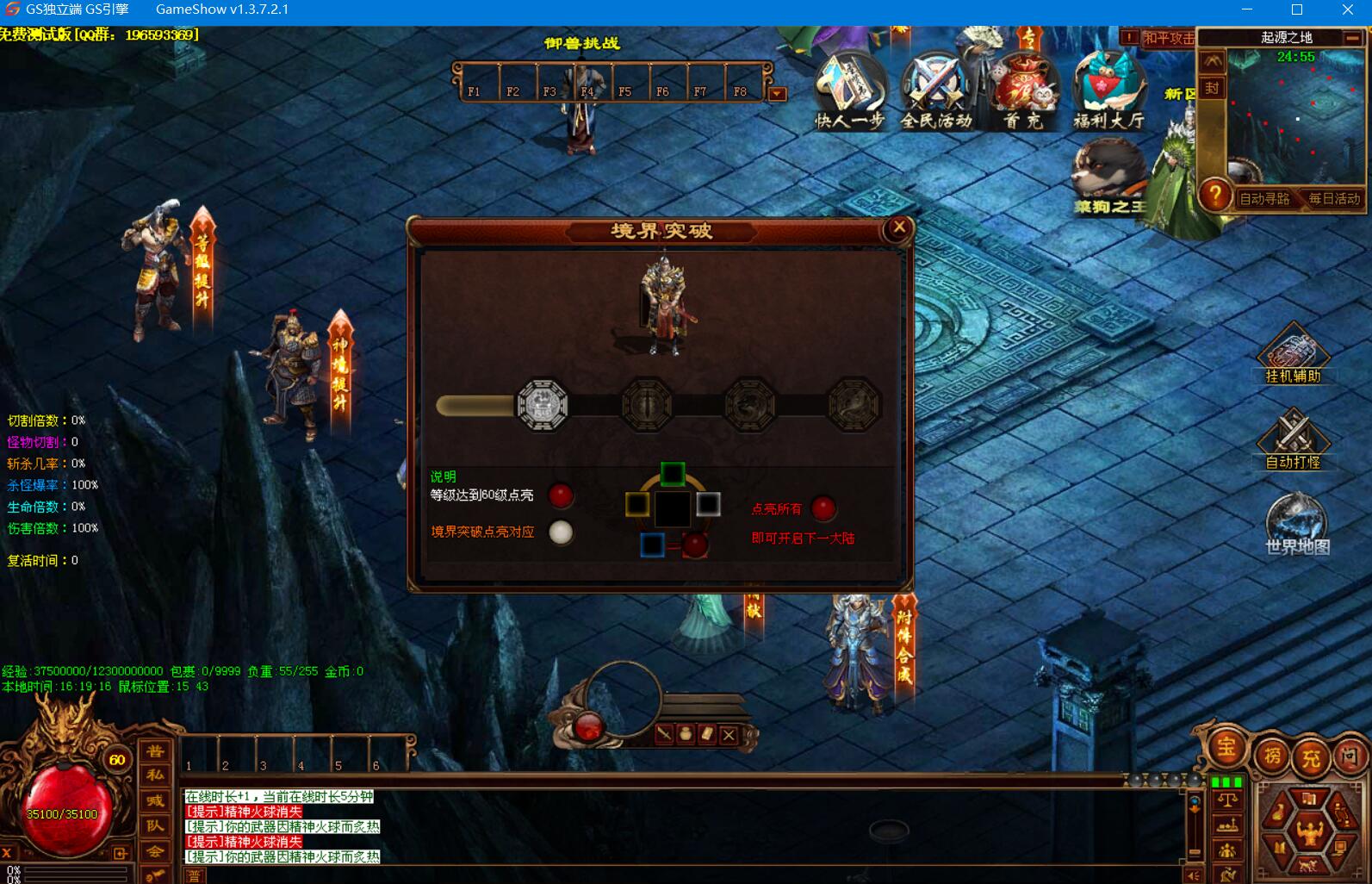Open the 快人一步 event icon
1372x884 pixels.
pos(850,90)
